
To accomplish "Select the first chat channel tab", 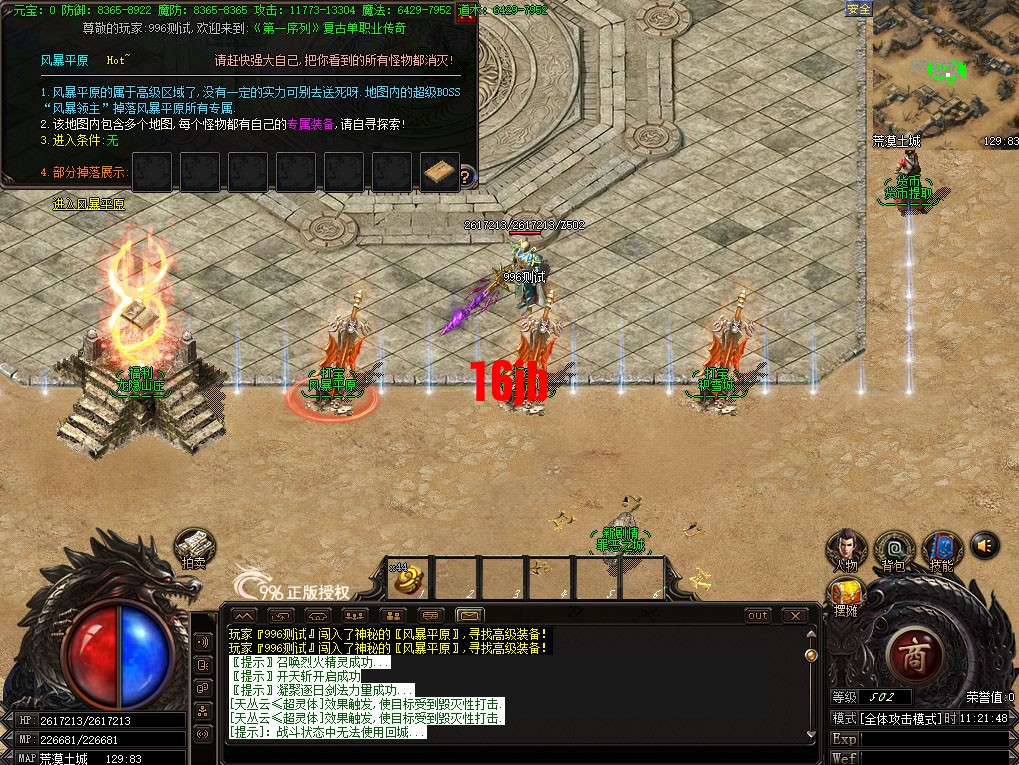I will pos(243,615).
